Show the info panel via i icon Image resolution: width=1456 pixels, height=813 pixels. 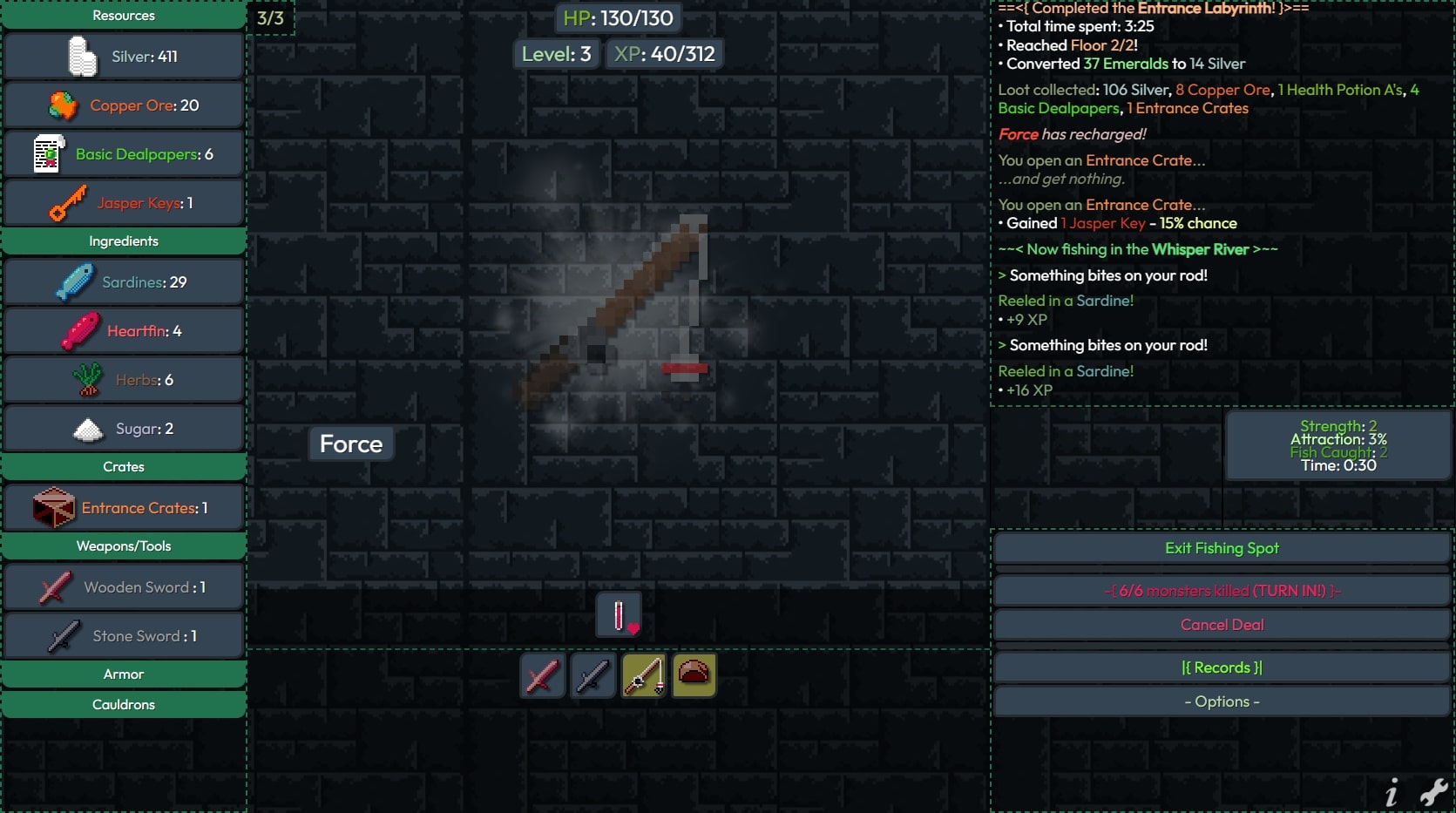(1392, 793)
